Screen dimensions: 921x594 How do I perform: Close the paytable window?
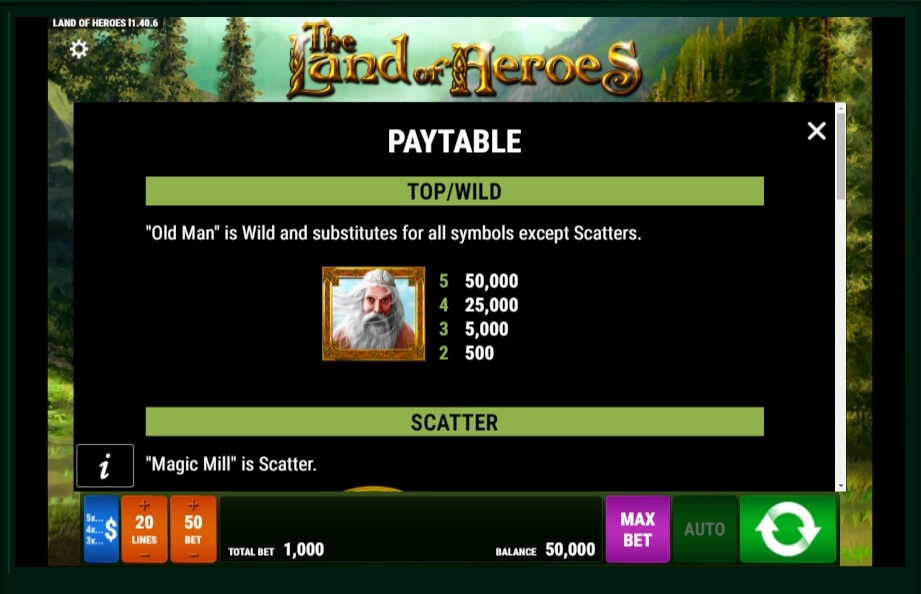click(x=816, y=131)
